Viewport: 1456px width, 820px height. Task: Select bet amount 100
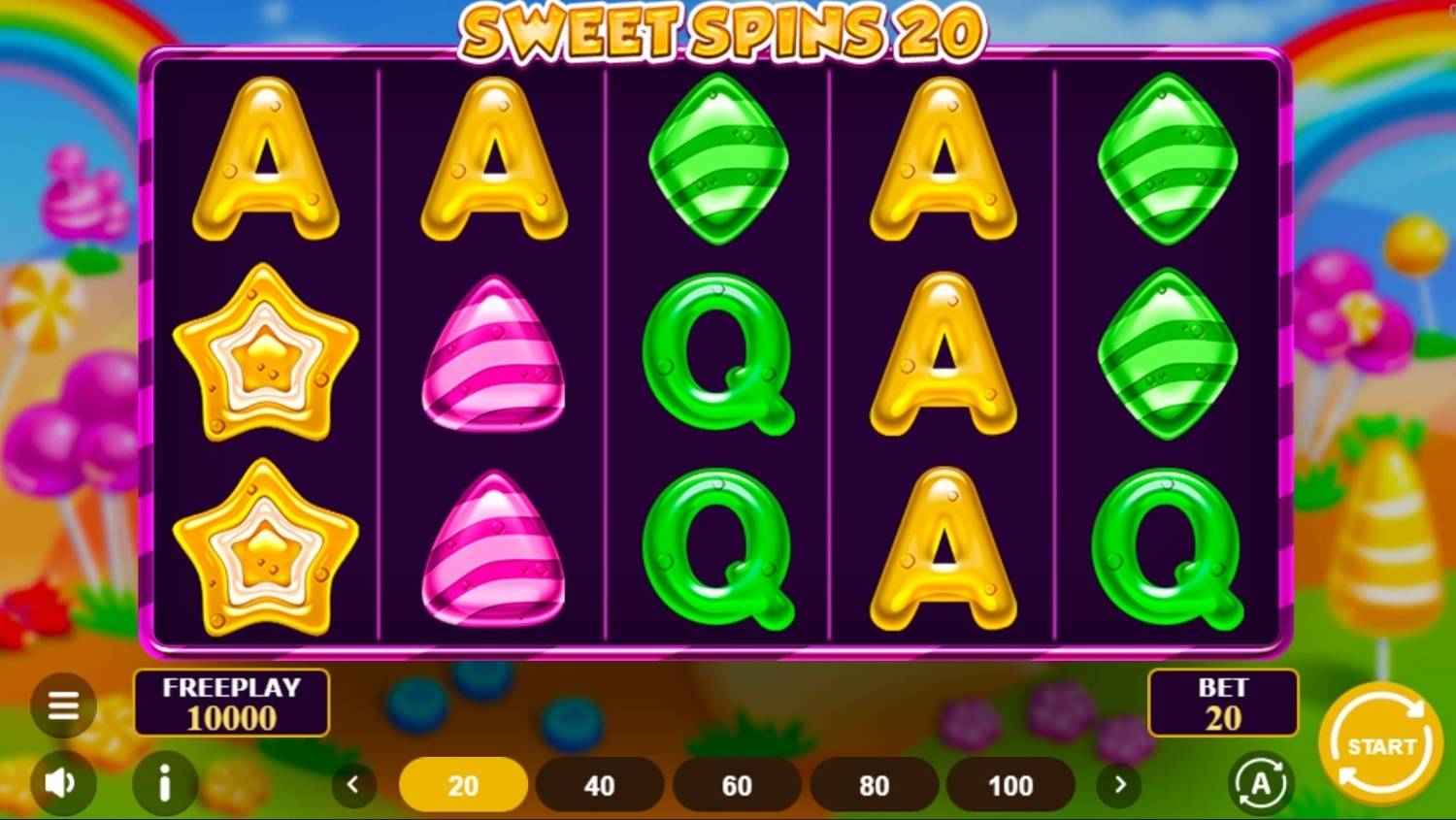(1011, 785)
